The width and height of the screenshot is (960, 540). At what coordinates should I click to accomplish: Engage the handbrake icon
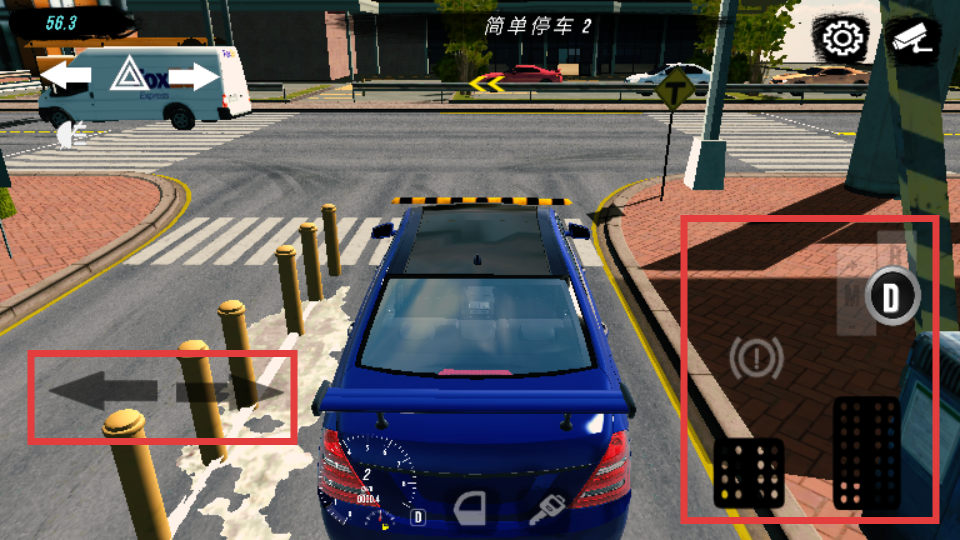(x=756, y=359)
